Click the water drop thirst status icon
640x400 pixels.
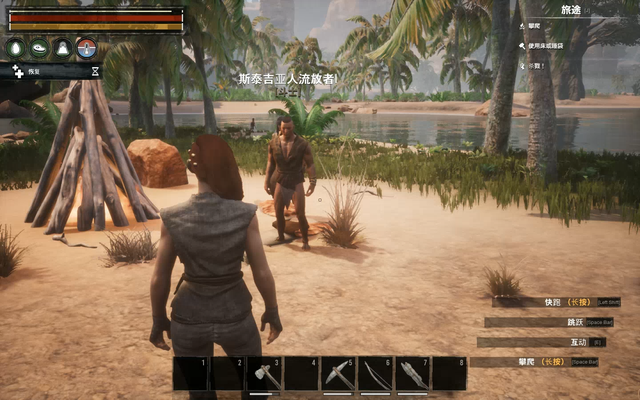(15, 47)
